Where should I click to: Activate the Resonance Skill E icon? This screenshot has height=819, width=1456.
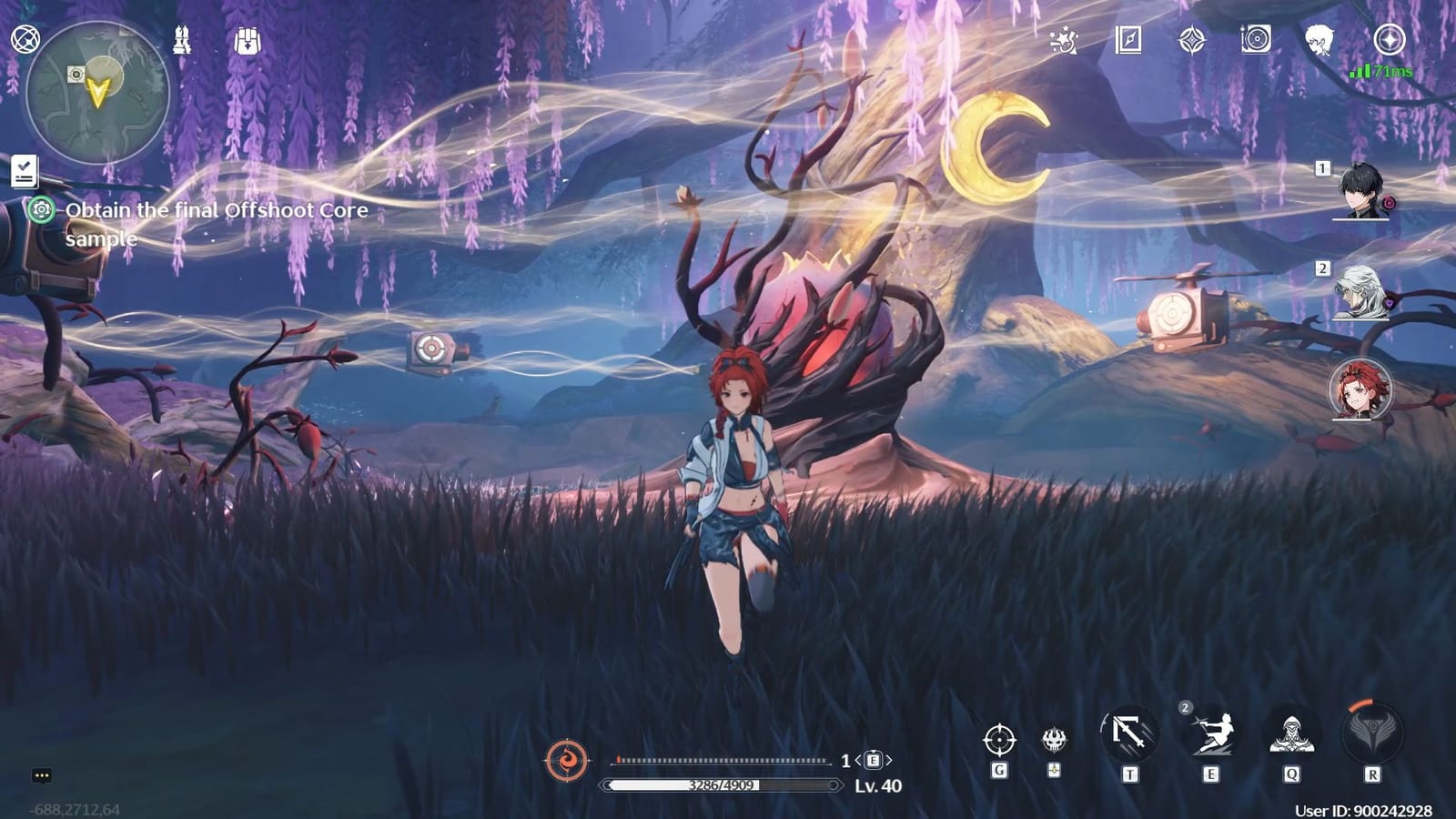(1210, 733)
